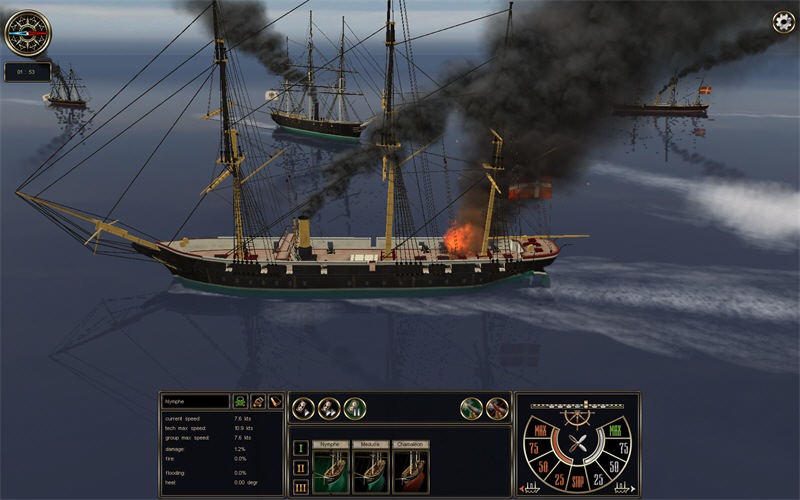Select the Nymphe ship card
800x500 pixels.
331,468
